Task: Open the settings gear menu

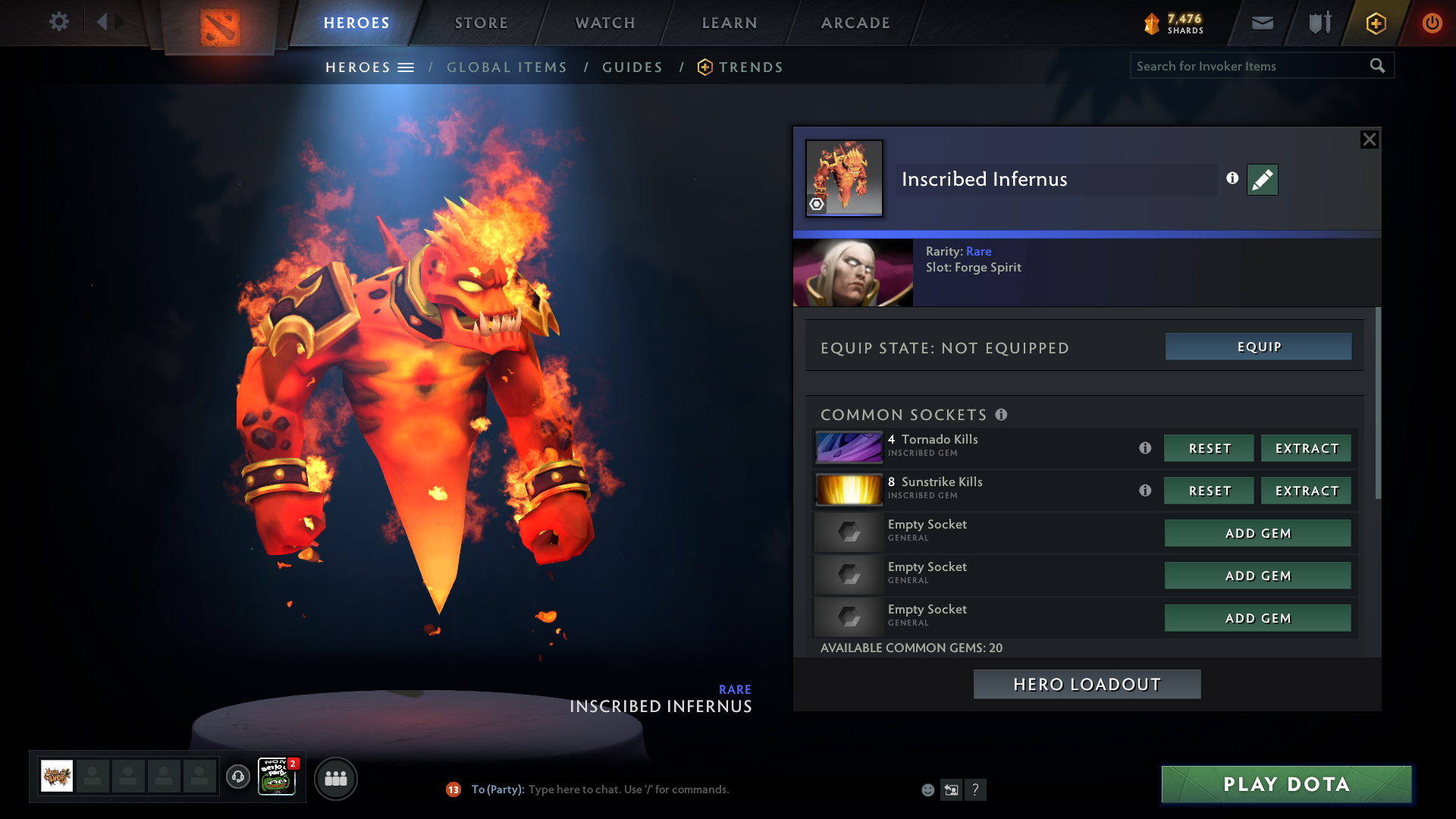Action: tap(59, 22)
